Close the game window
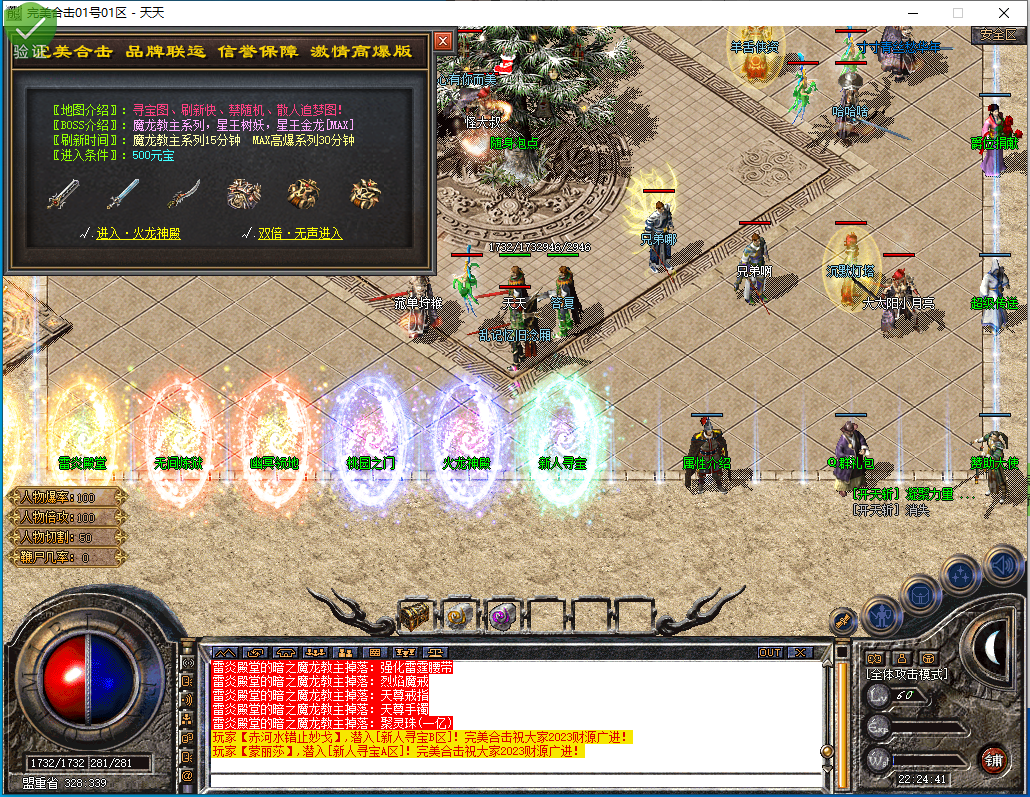This screenshot has width=1030, height=797. tap(1003, 13)
